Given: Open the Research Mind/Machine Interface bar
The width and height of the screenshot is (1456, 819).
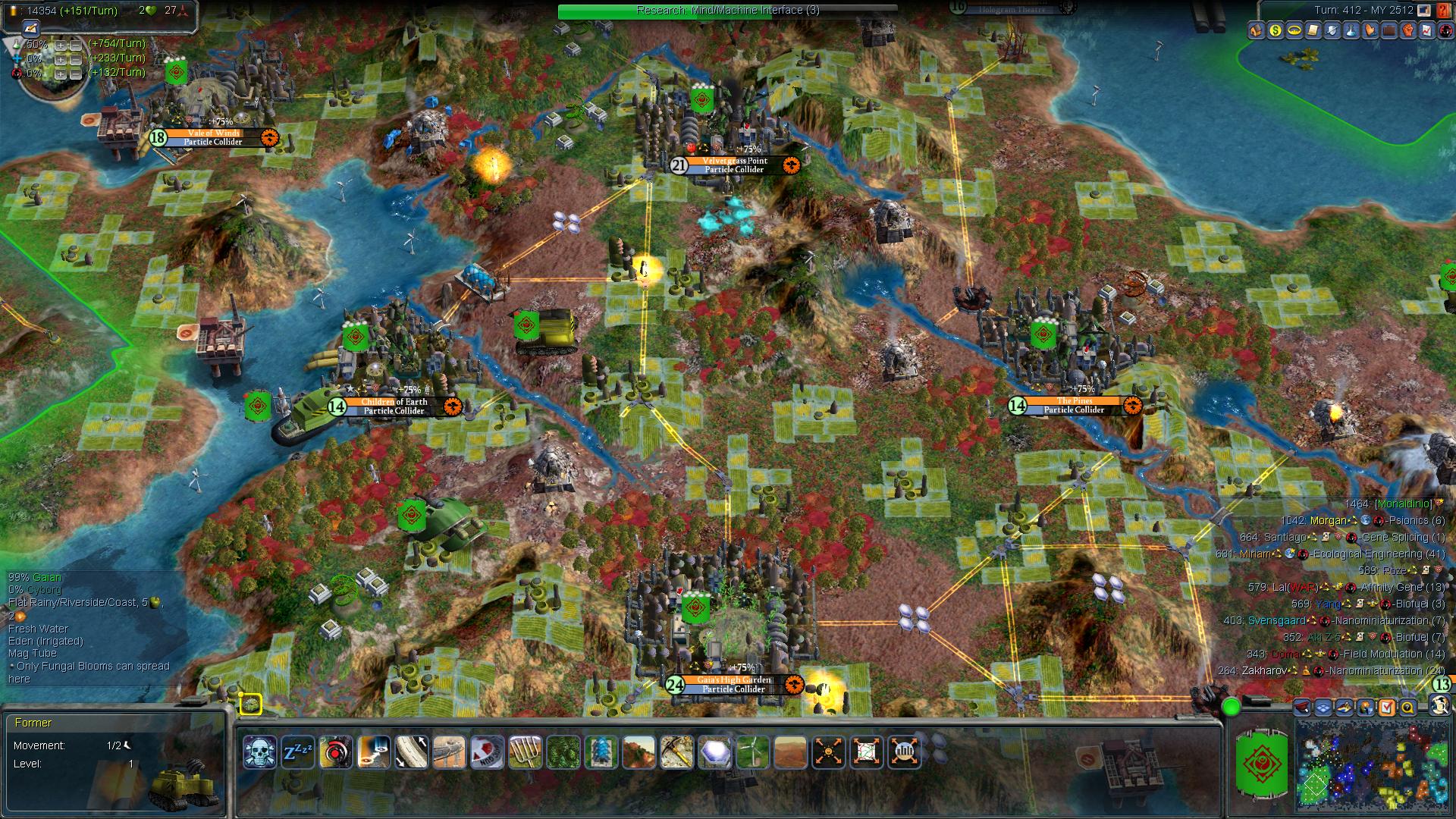Looking at the screenshot, I should pos(727,11).
